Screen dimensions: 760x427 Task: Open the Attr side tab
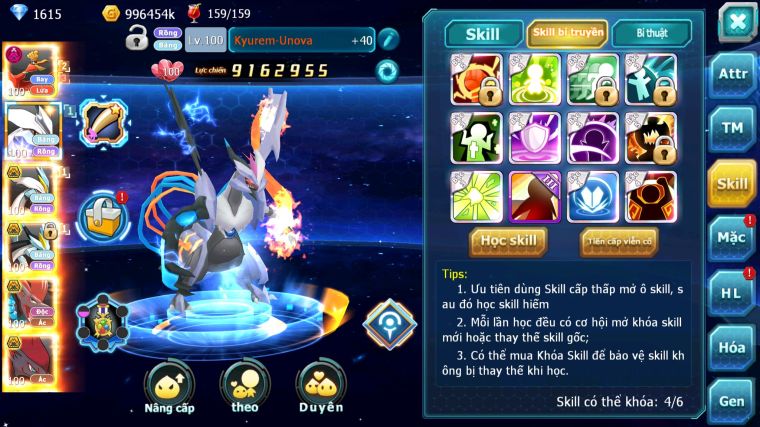click(x=732, y=76)
